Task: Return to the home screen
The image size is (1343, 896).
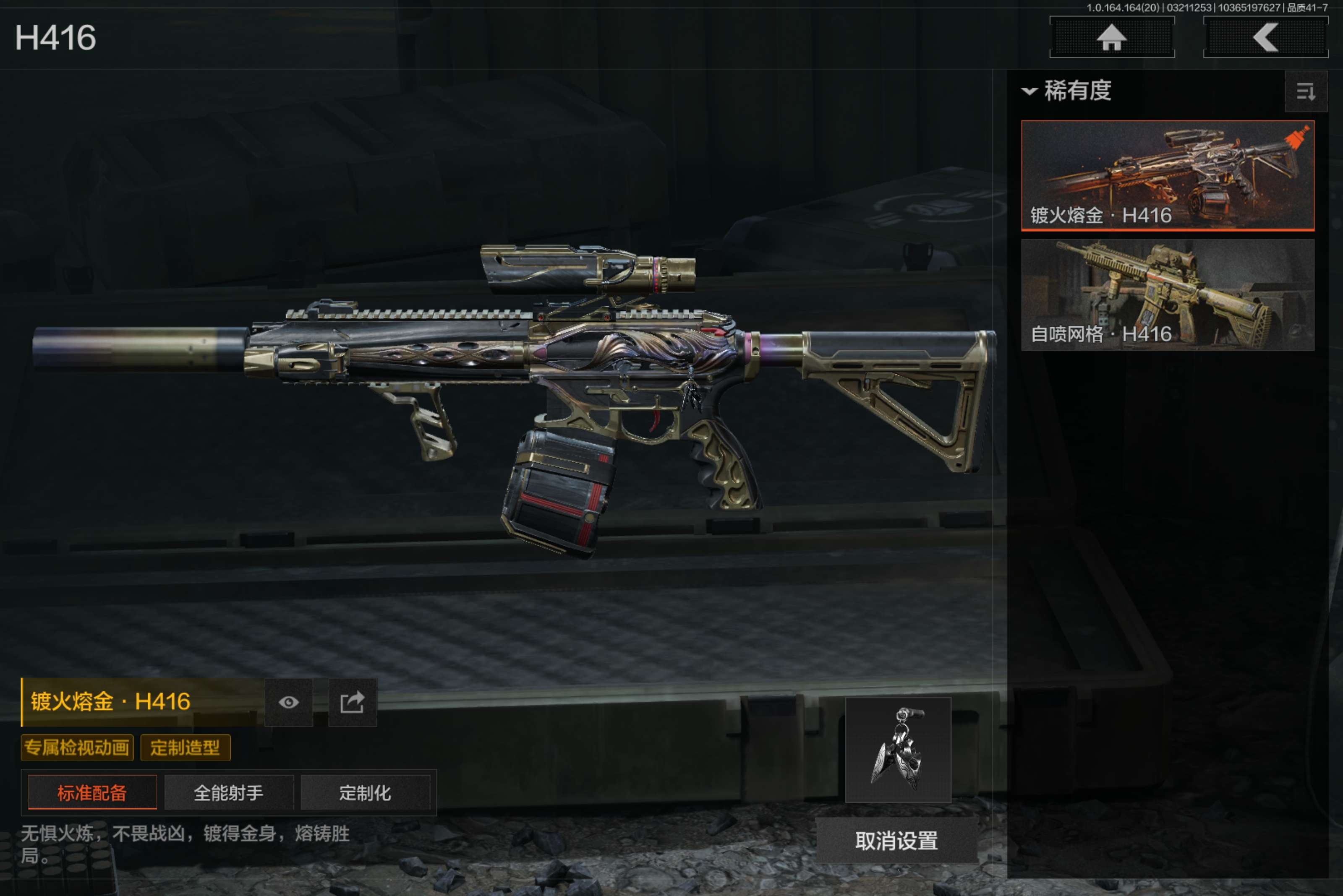Action: coord(1111,38)
